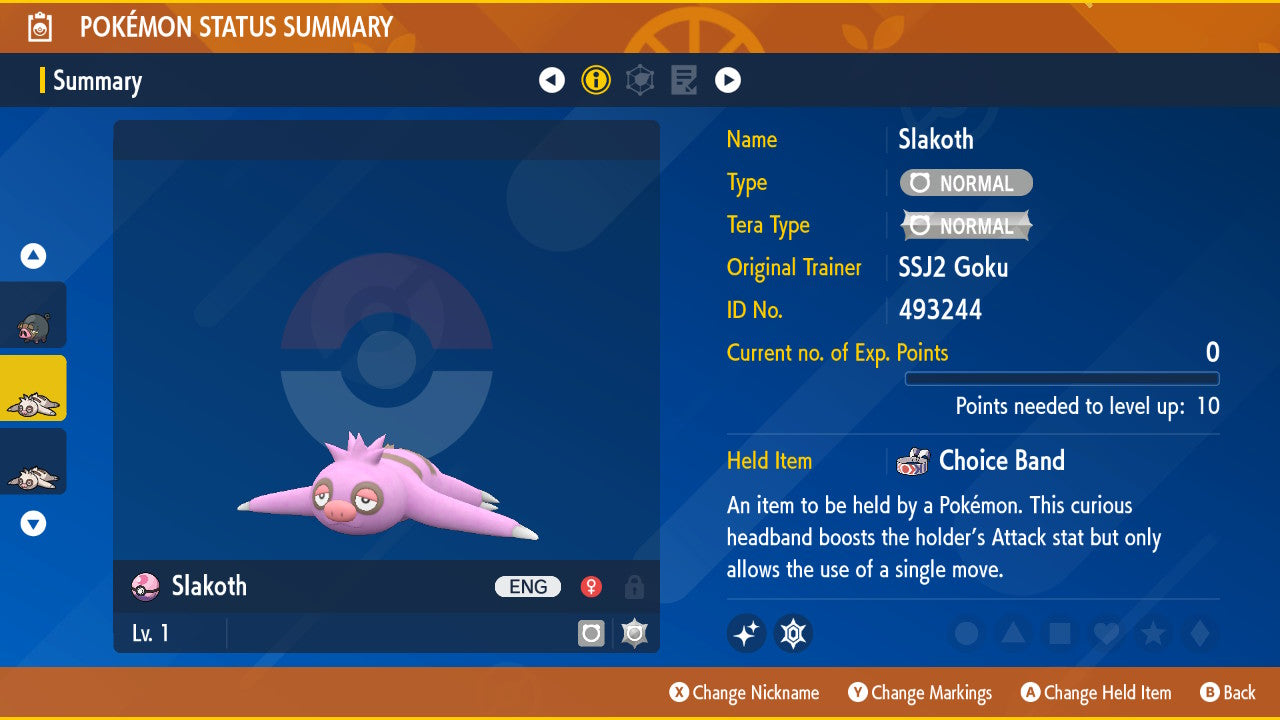Click Change Nickname option
Viewport: 1280px width, 720px height.
744,693
